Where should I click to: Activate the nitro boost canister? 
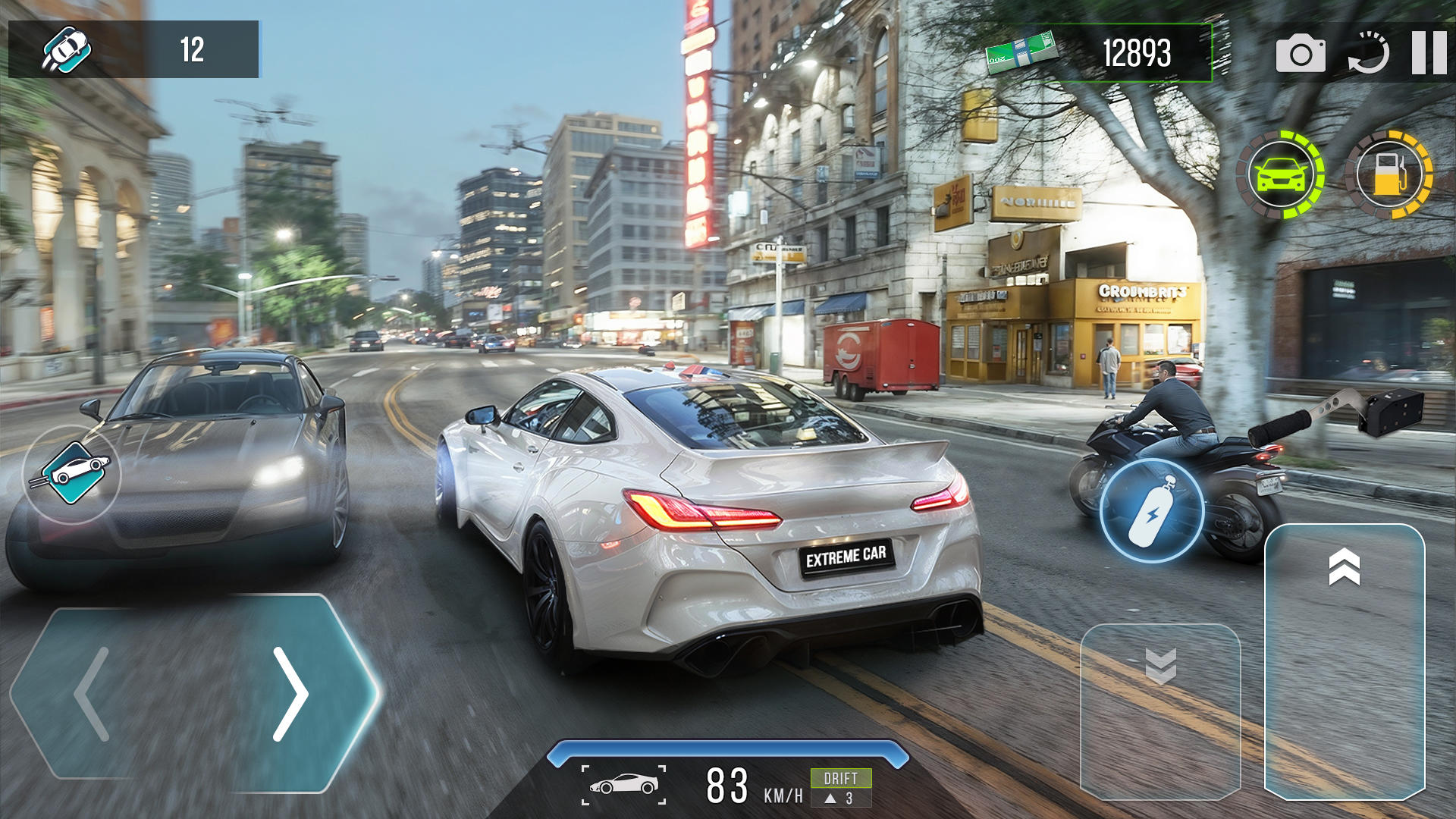[x=1151, y=510]
